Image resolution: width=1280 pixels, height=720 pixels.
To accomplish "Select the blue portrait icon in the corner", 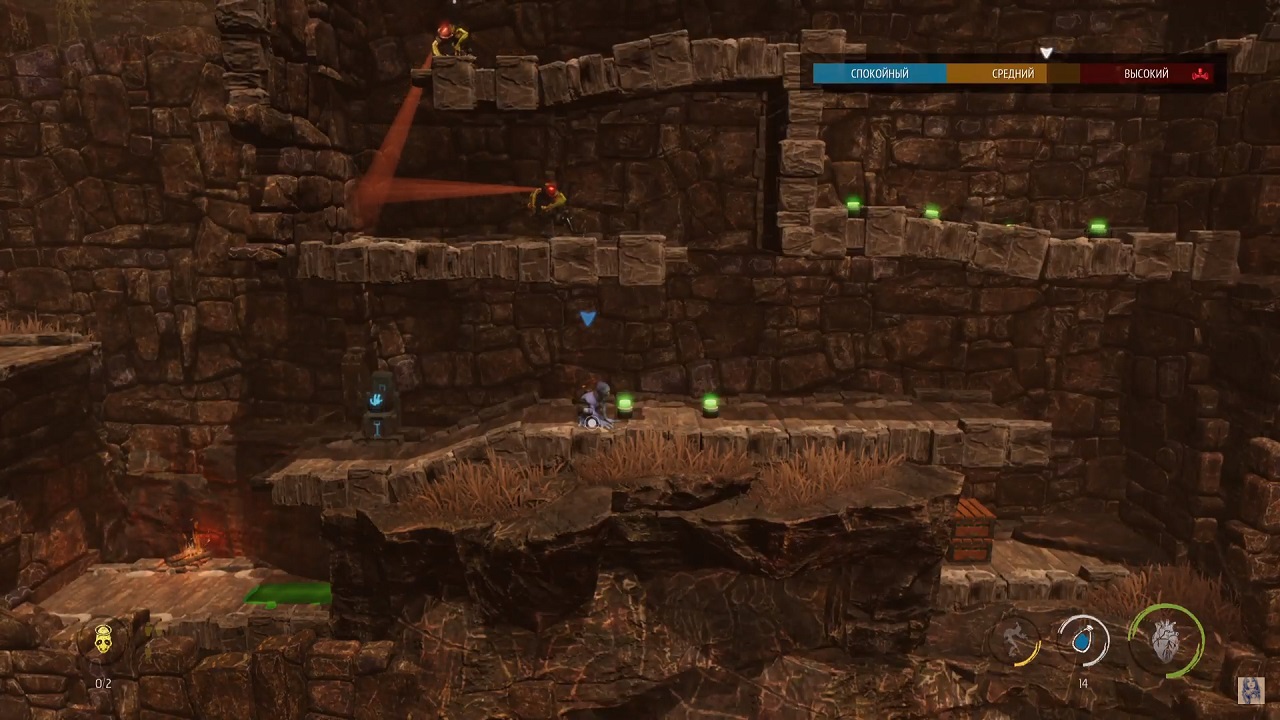I will point(1252,690).
